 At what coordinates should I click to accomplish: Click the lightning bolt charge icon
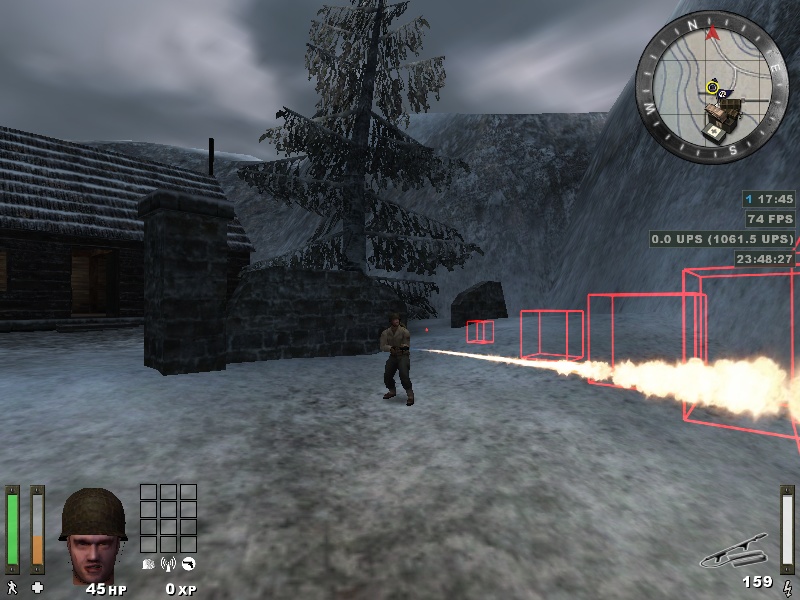(x=787, y=585)
